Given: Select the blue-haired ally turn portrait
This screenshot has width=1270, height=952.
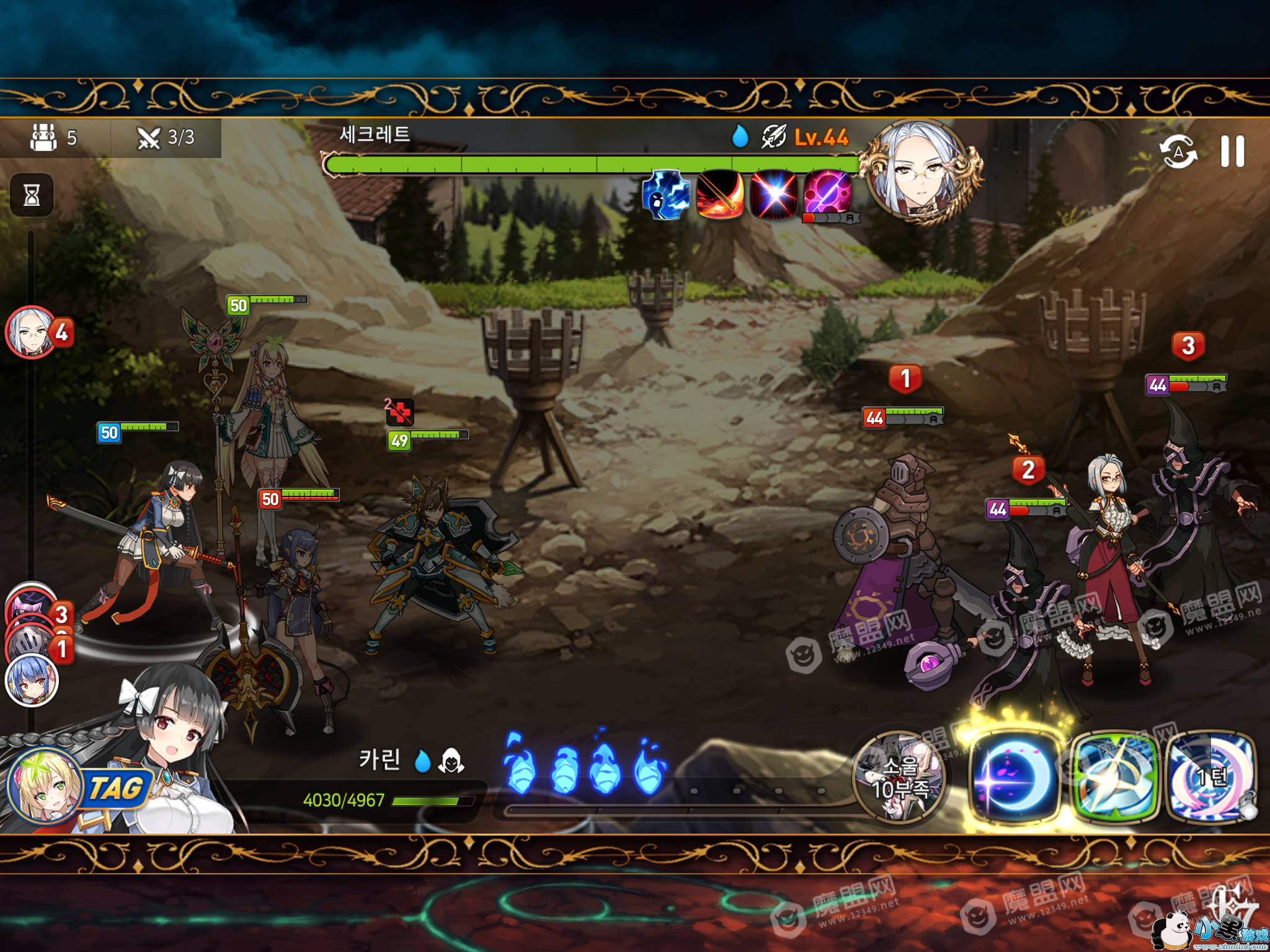Looking at the screenshot, I should [31, 681].
